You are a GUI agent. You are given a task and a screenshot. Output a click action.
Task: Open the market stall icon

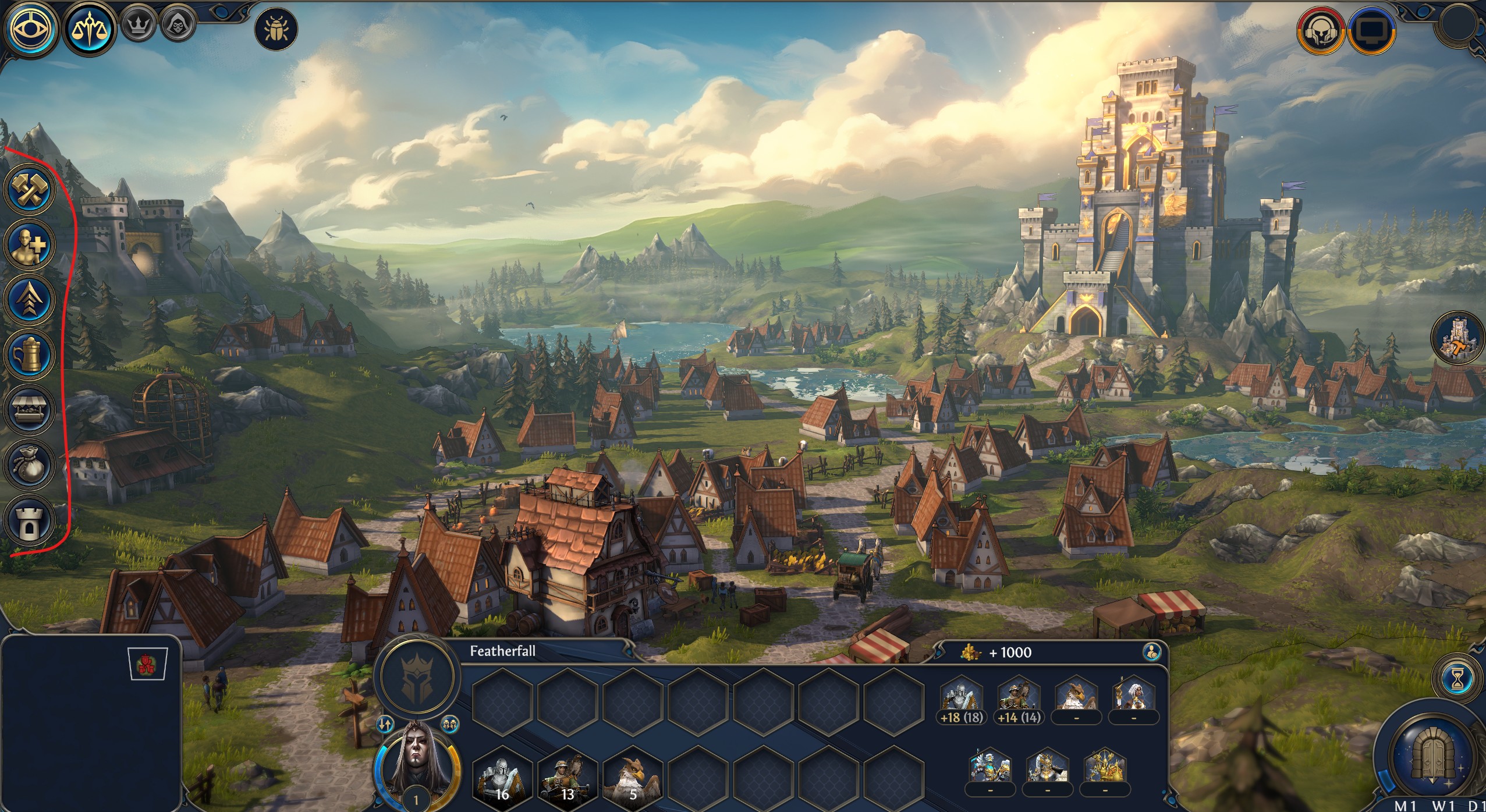point(29,410)
